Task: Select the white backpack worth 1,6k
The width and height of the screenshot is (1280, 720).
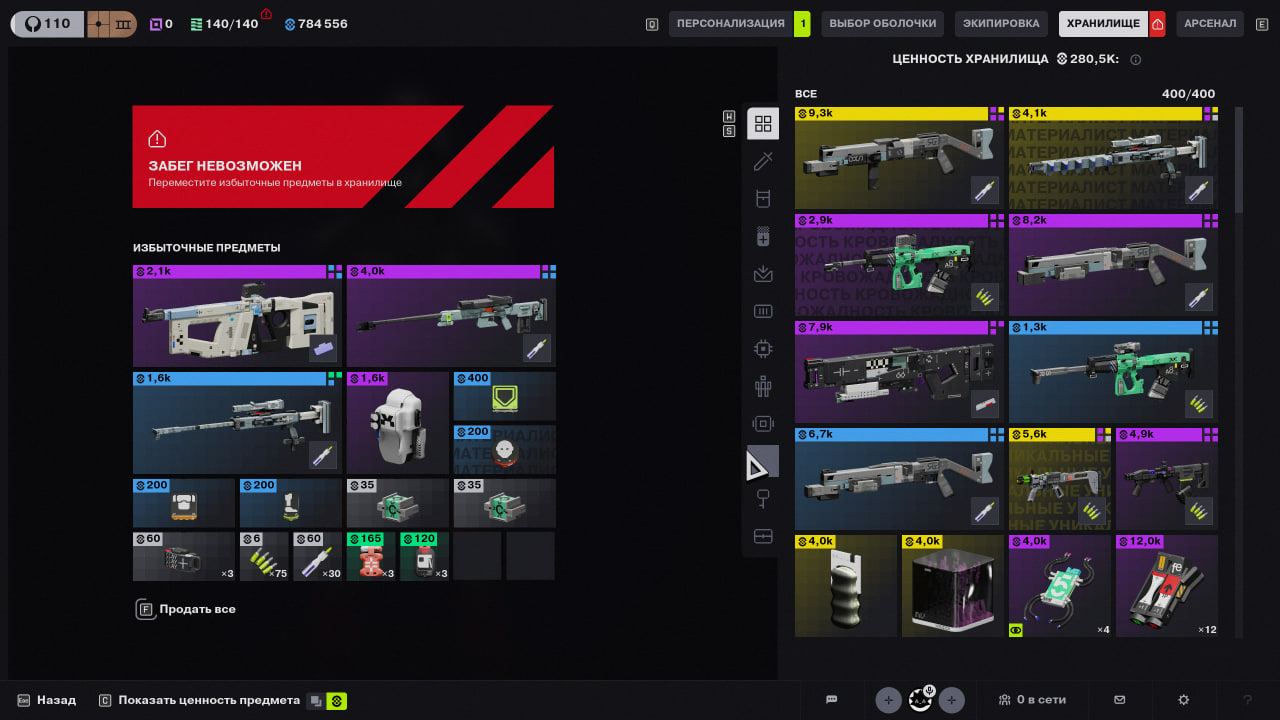Action: (397, 423)
